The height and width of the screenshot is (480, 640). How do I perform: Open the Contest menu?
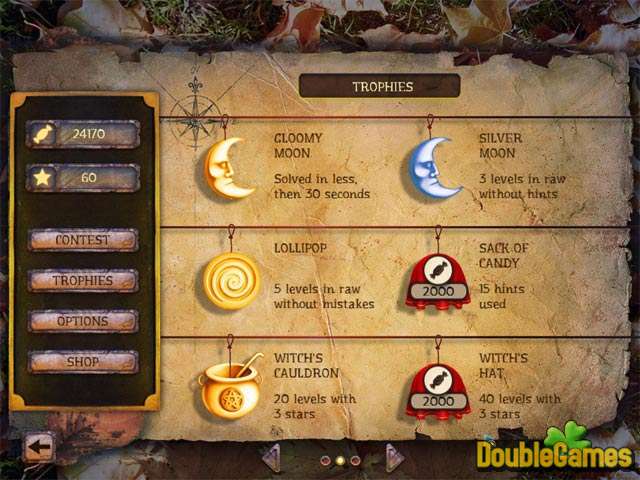[x=83, y=240]
